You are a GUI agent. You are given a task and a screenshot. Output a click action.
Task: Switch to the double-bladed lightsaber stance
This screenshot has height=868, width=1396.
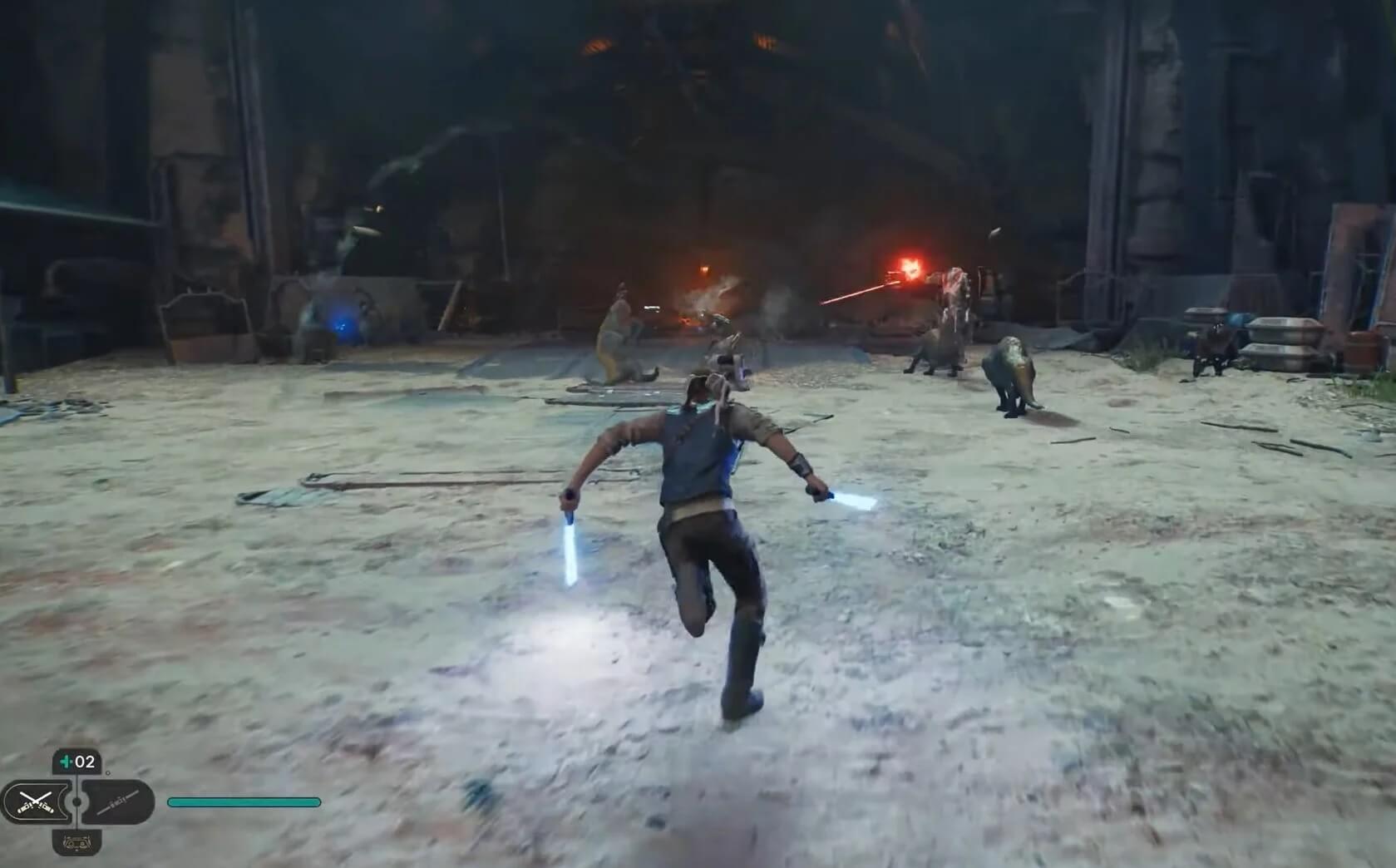click(119, 802)
